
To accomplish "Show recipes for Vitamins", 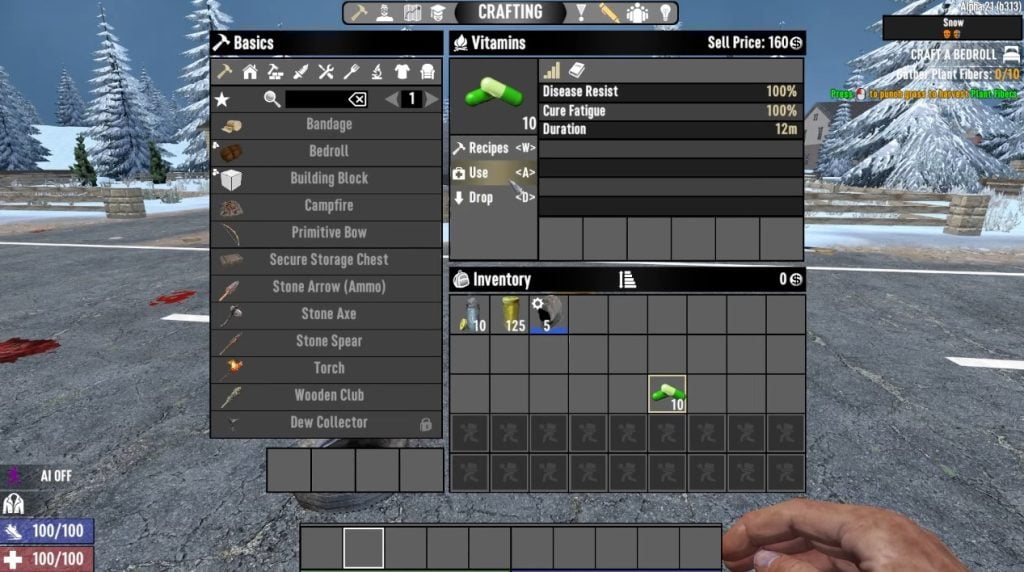I will click(x=493, y=148).
